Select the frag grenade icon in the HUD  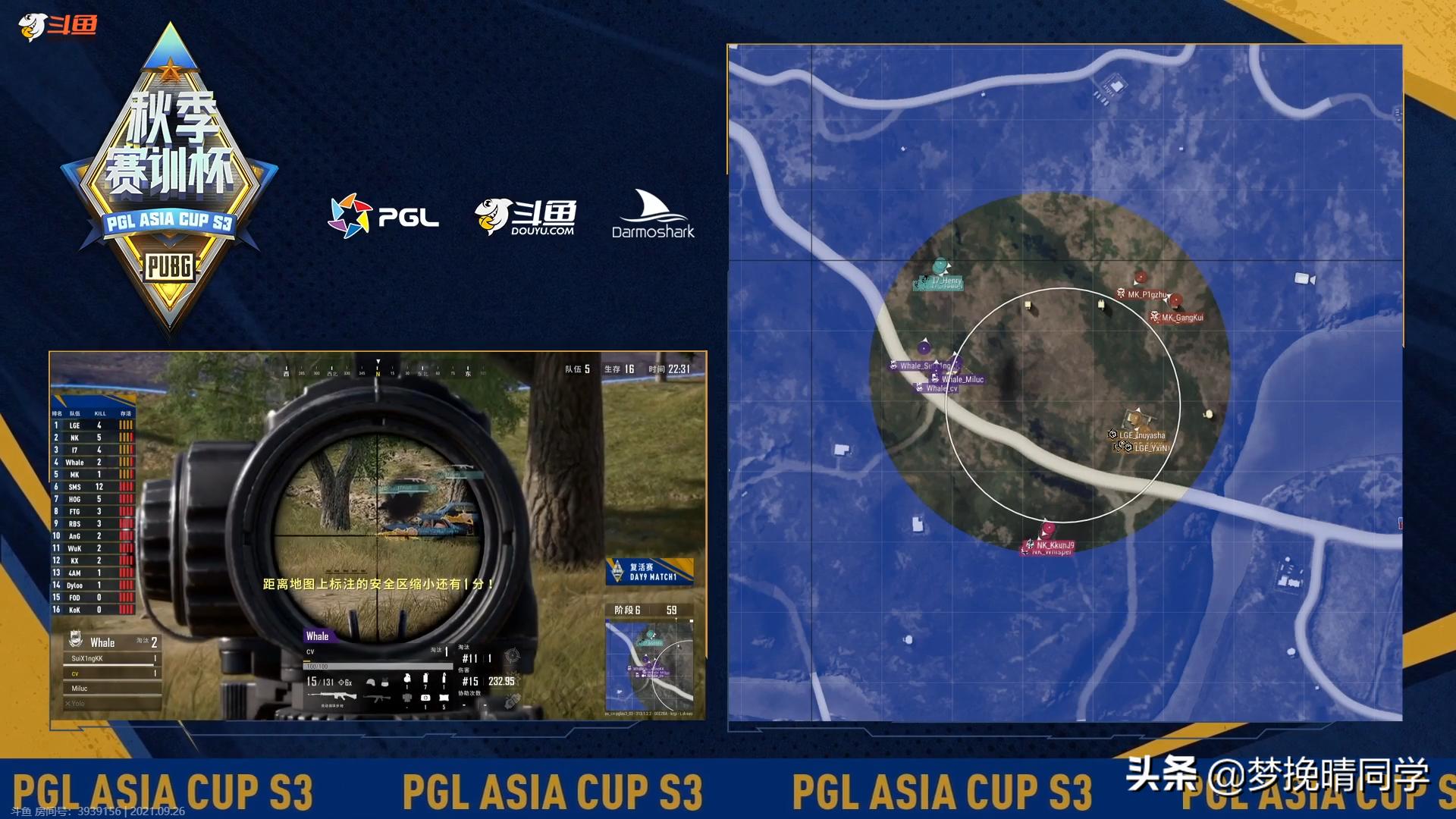(x=407, y=679)
